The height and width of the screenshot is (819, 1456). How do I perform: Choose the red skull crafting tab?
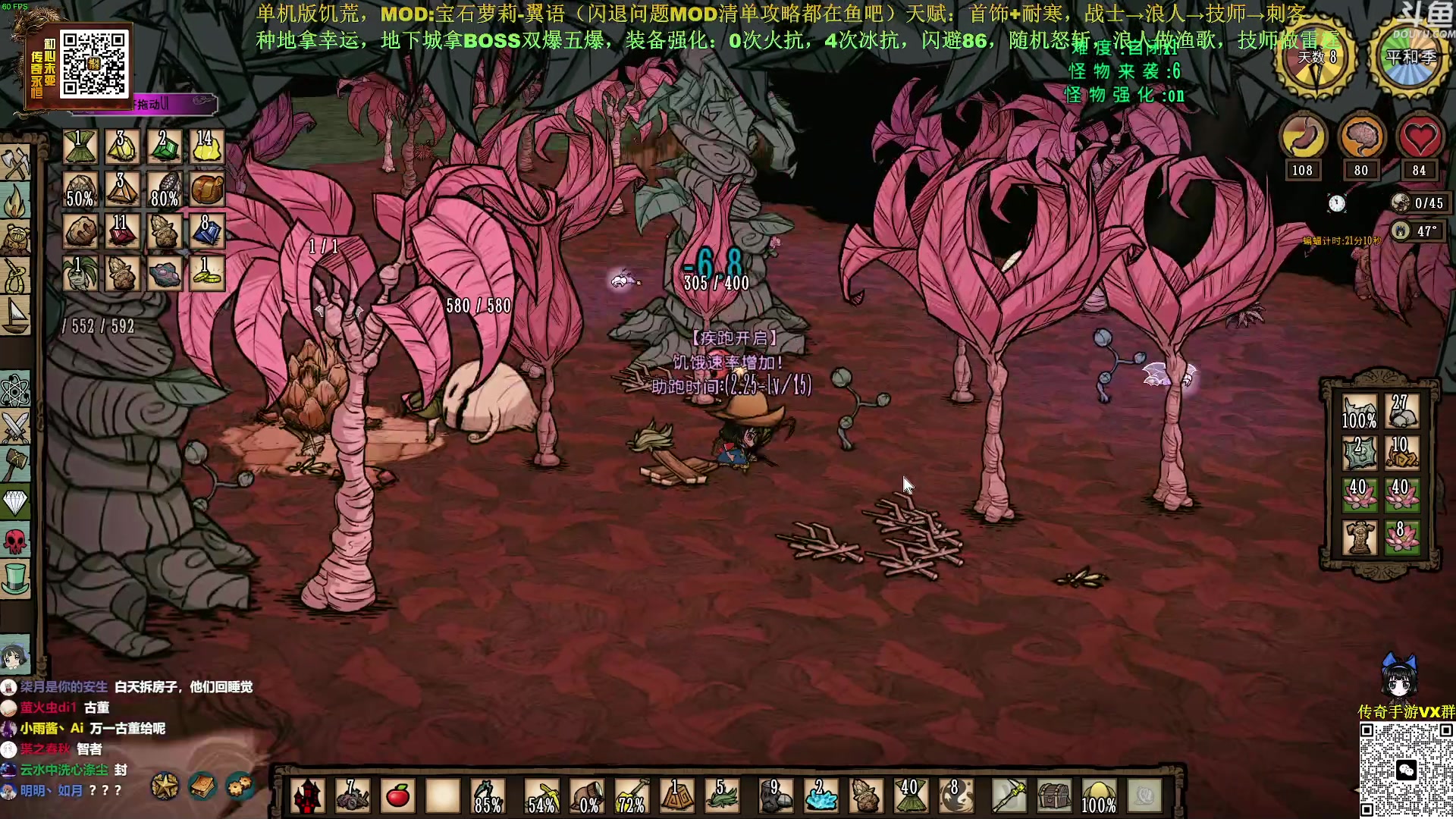tap(15, 541)
